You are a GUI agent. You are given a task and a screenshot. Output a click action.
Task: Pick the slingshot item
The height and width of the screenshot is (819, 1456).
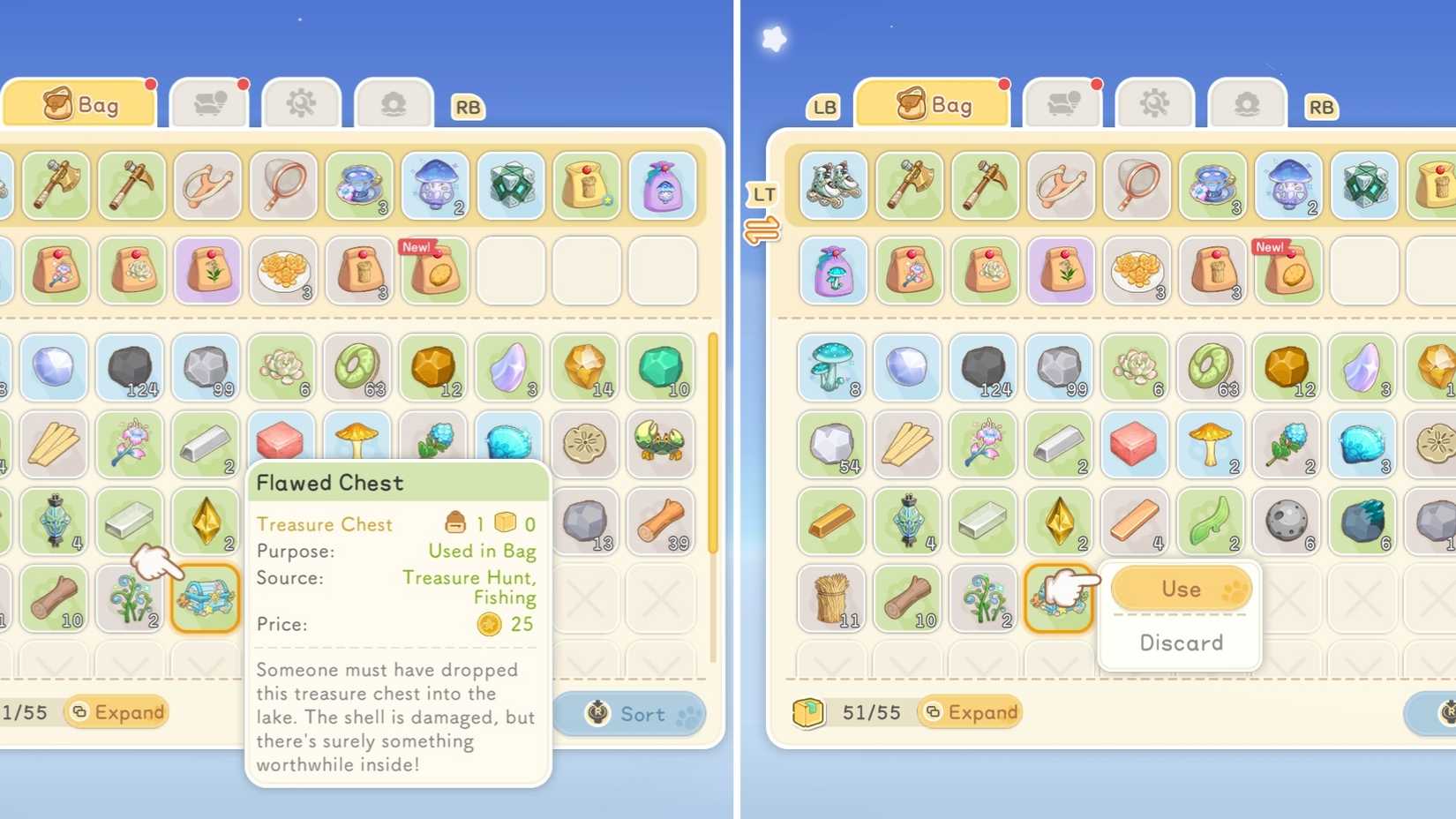point(206,186)
